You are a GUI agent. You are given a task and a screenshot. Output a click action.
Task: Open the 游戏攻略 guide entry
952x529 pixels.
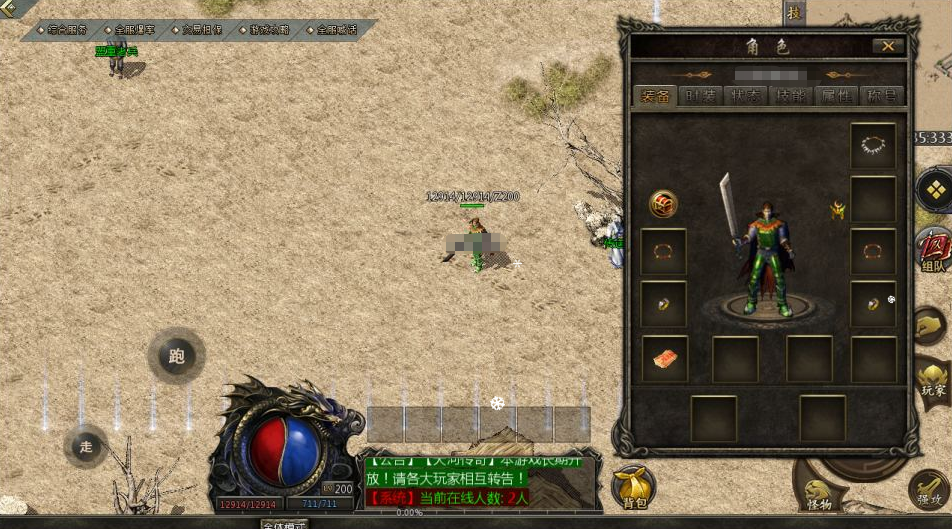pyautogui.click(x=267, y=30)
